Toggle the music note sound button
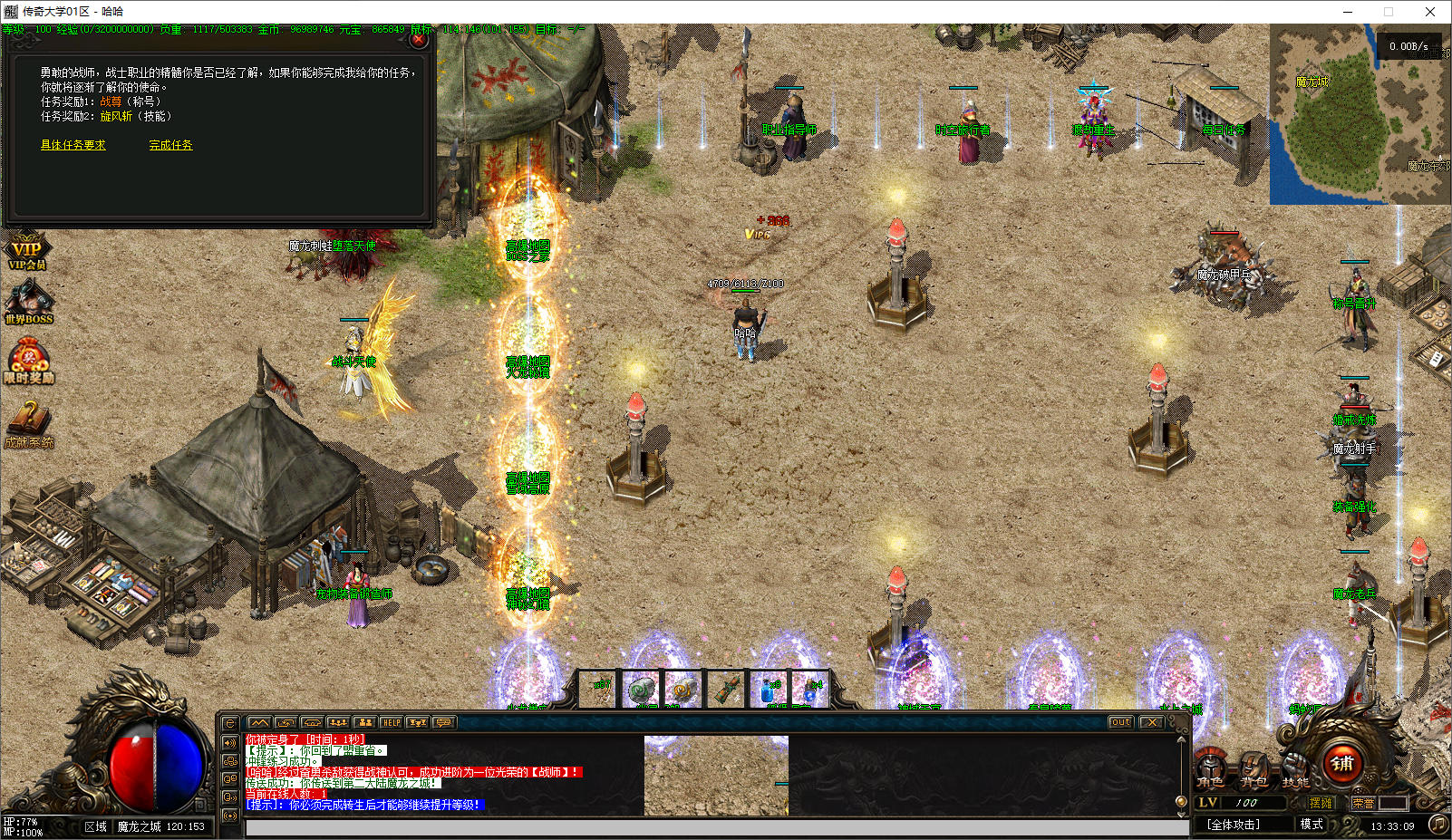Image resolution: width=1452 pixels, height=840 pixels. pyautogui.click(x=1437, y=824)
